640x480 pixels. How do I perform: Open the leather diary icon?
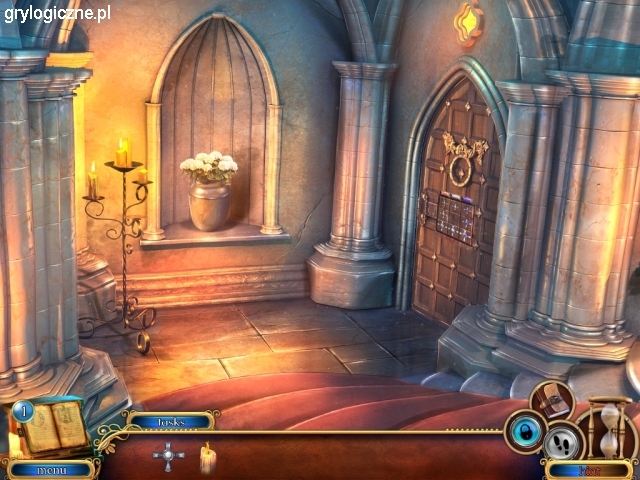click(x=550, y=400)
